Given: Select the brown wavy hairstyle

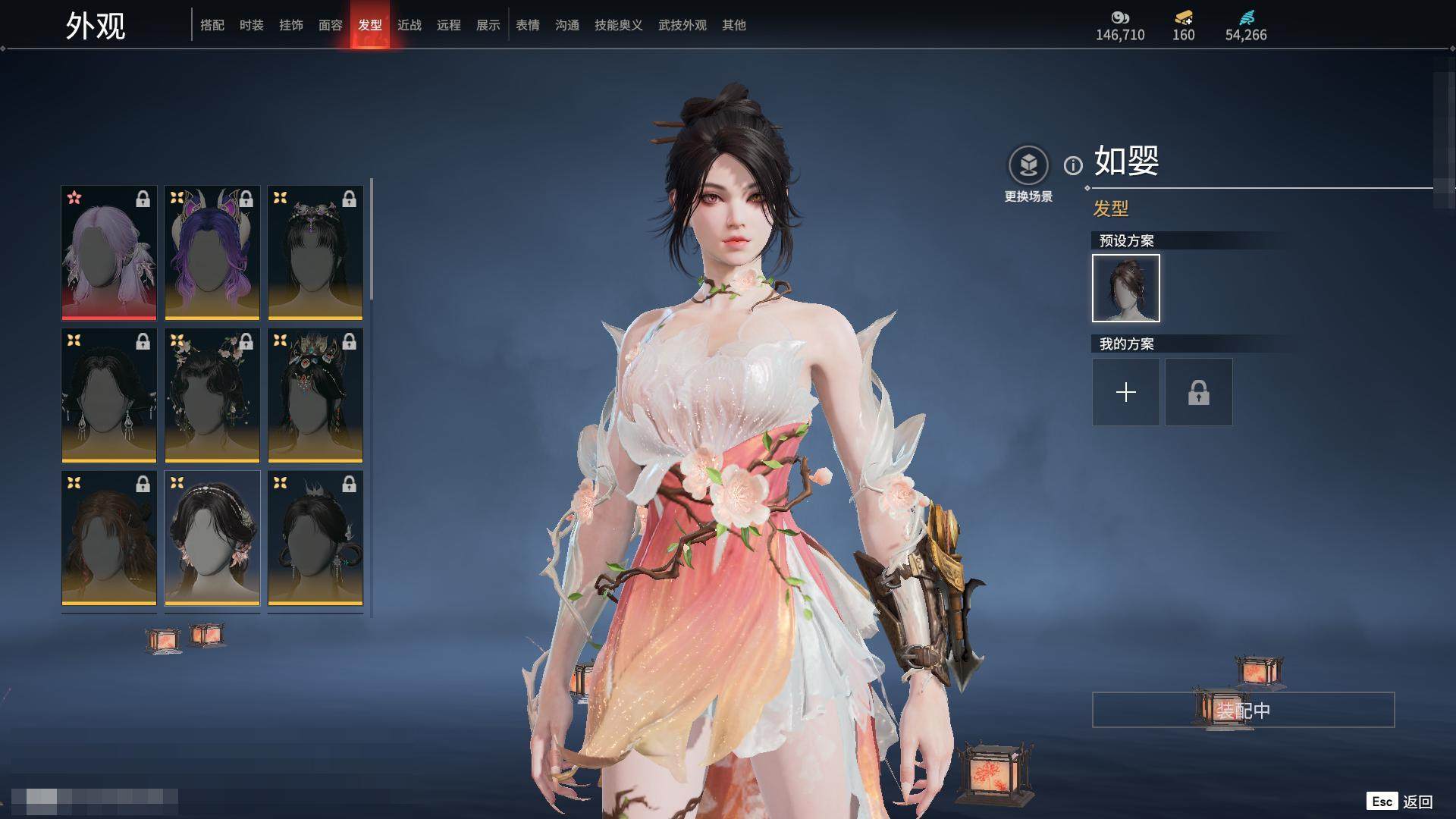Looking at the screenshot, I should pos(109,538).
